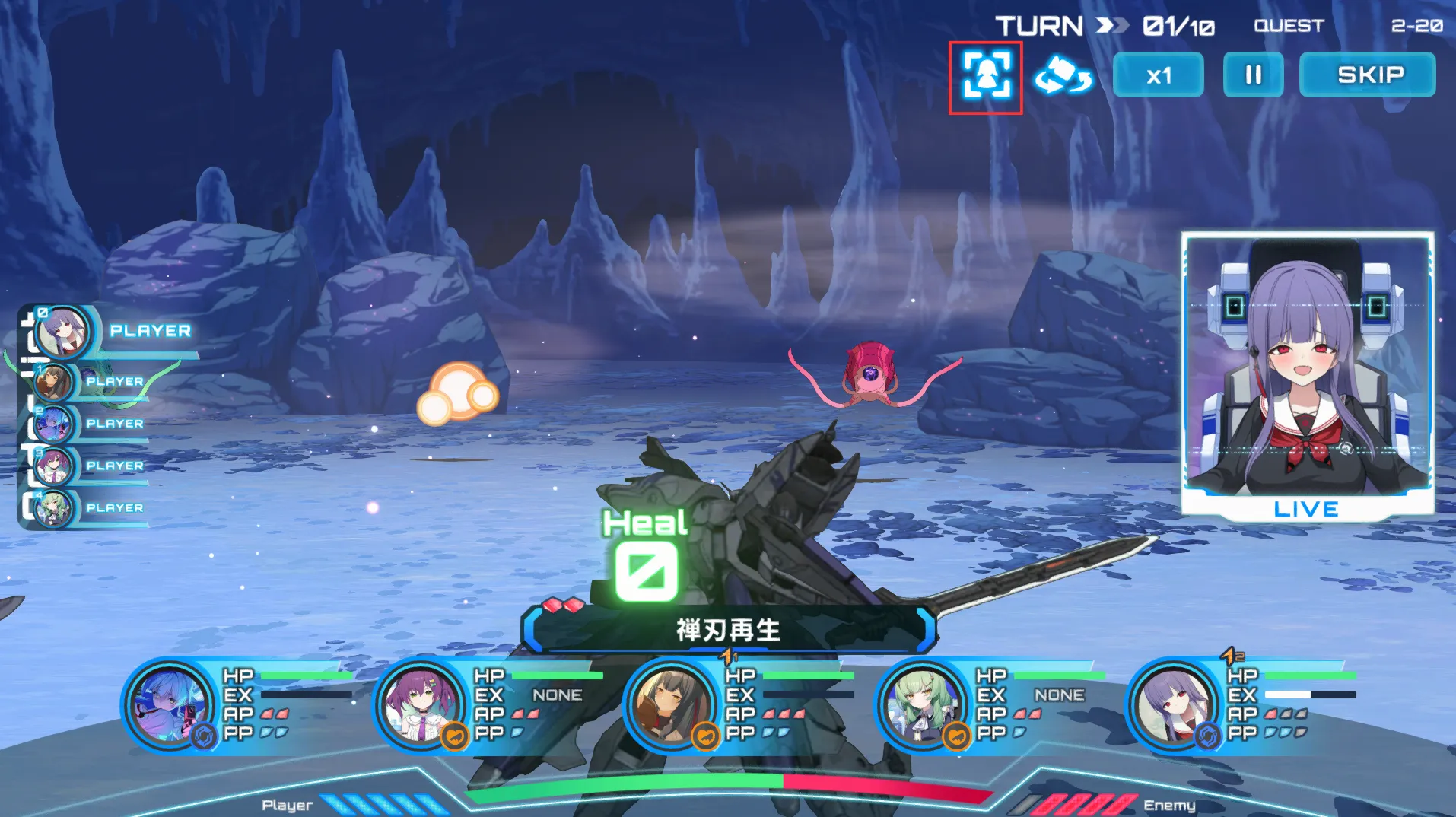Select the green-haired party member portrait

coord(921,704)
